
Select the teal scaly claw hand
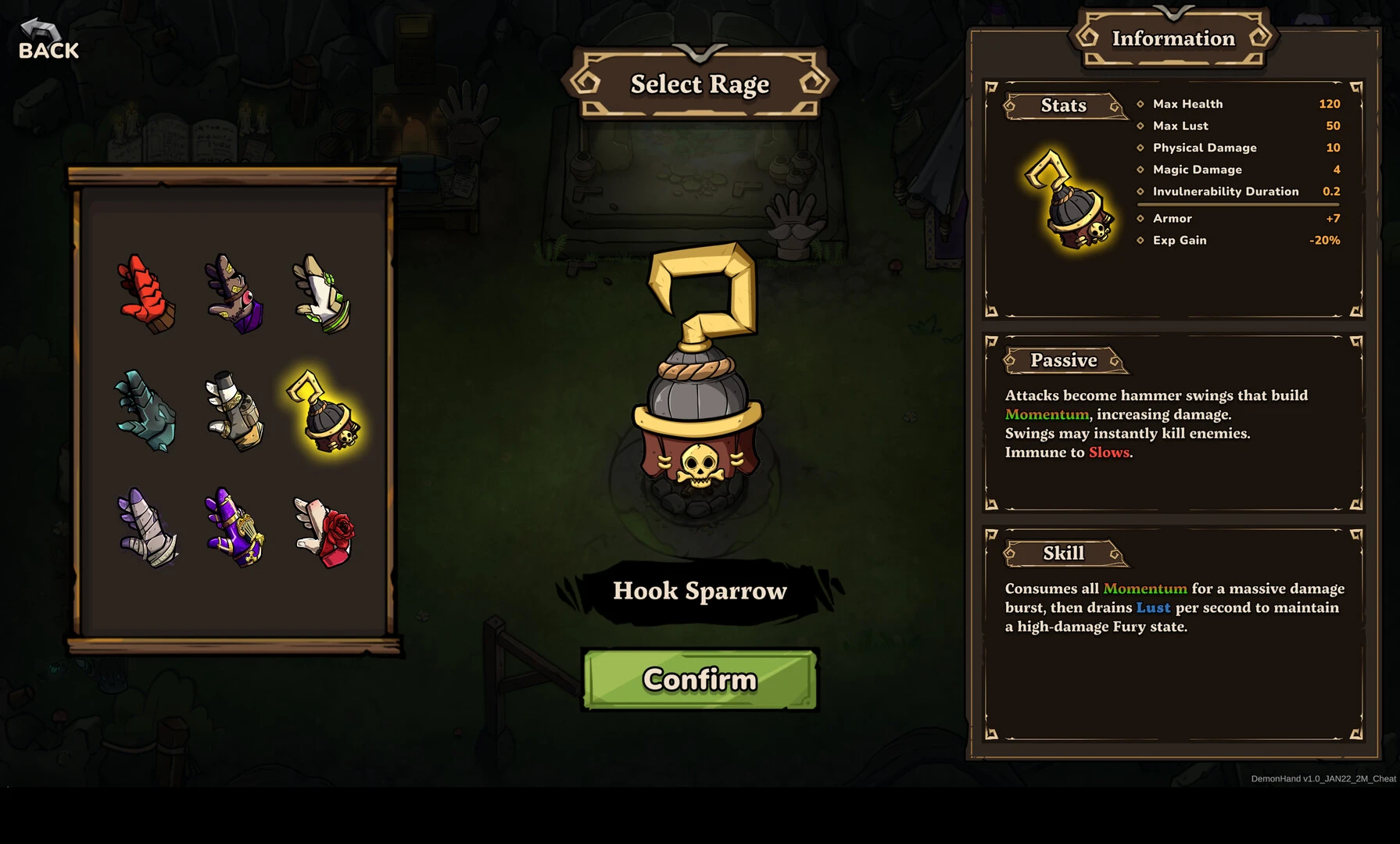[146, 411]
